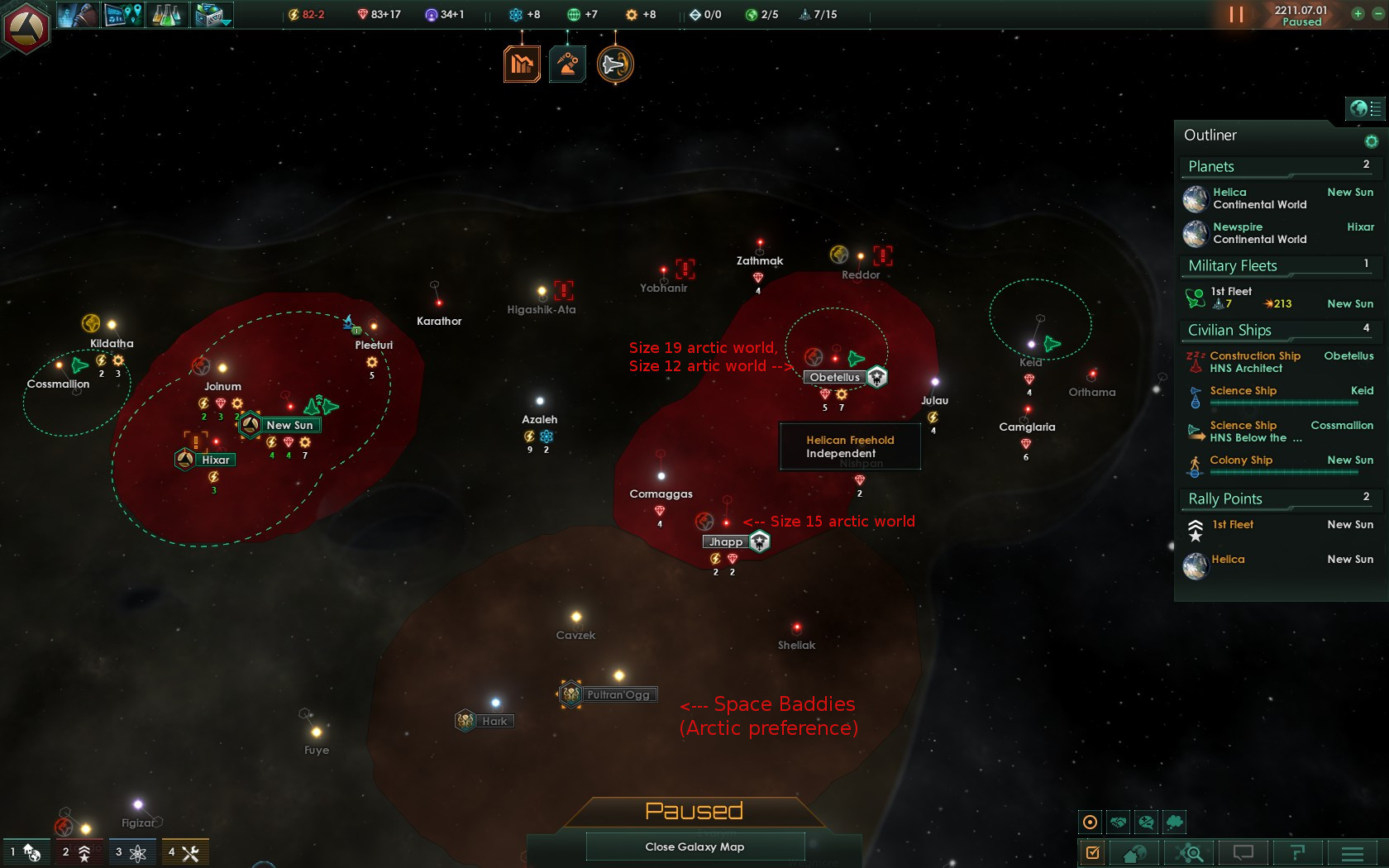Open outliner settings gear
The width and height of the screenshot is (1389, 868).
click(x=1371, y=141)
